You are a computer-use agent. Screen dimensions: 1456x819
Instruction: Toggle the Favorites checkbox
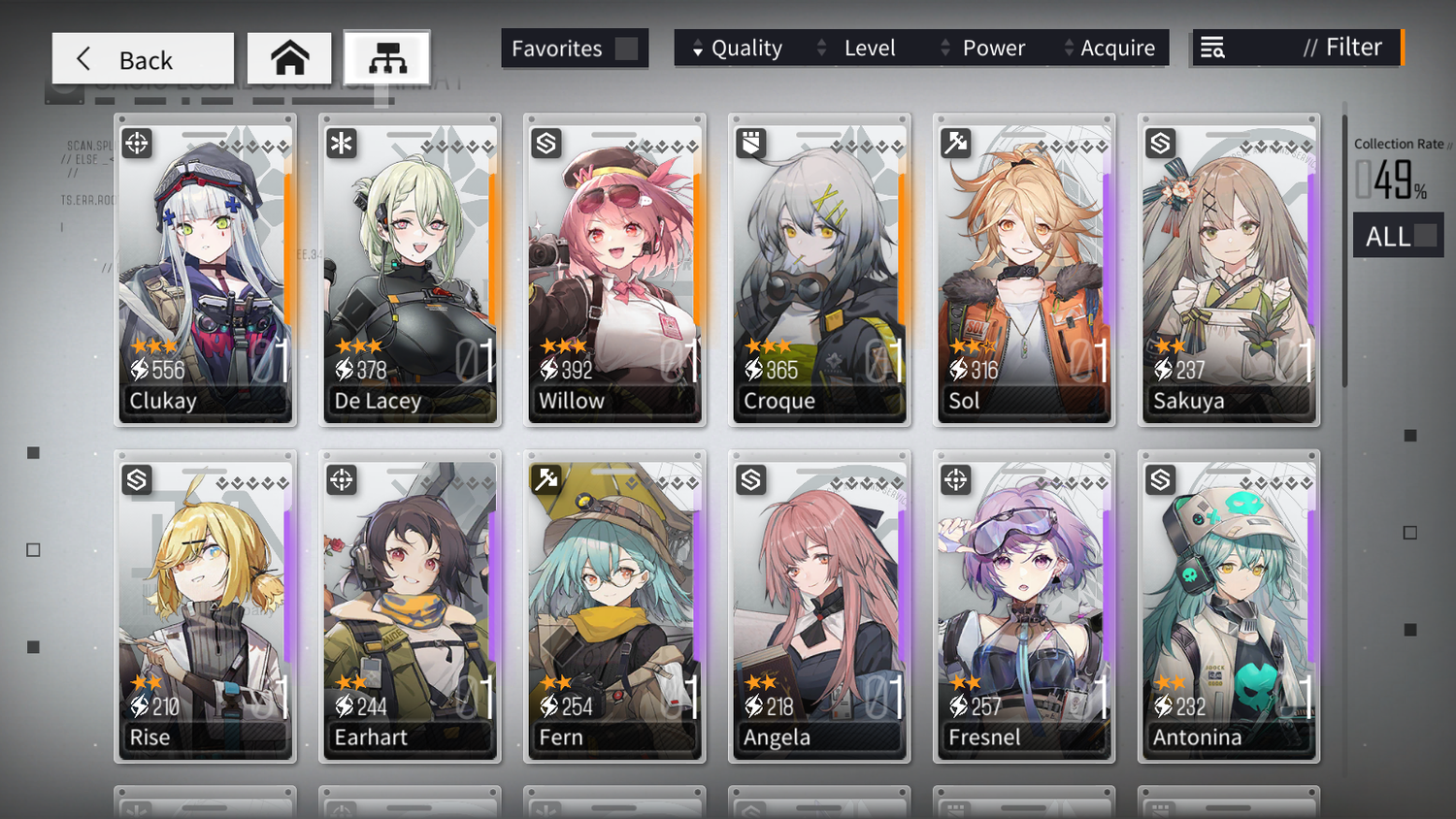[626, 49]
